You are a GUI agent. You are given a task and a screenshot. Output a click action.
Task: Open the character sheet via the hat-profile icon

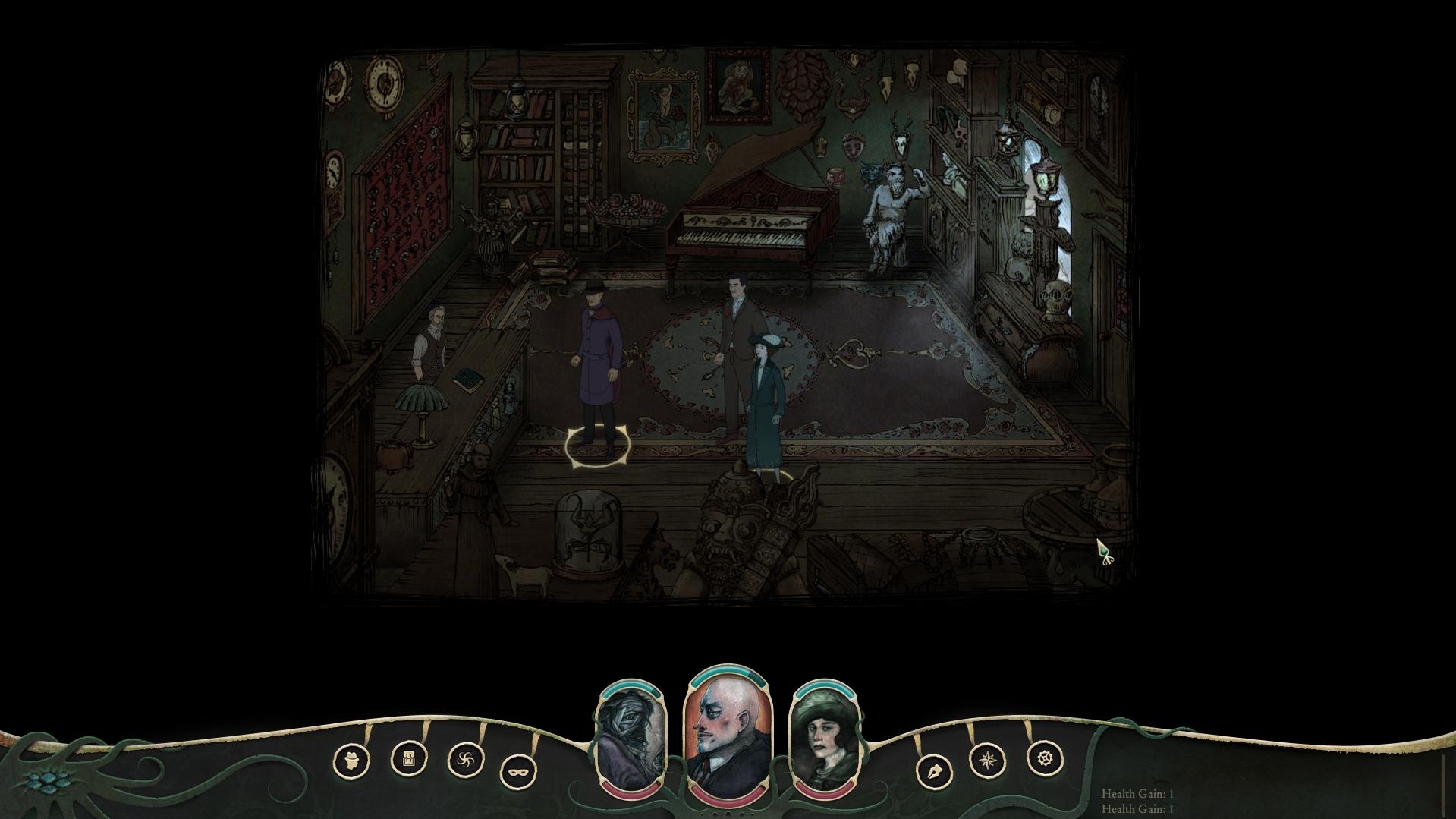[x=351, y=759]
